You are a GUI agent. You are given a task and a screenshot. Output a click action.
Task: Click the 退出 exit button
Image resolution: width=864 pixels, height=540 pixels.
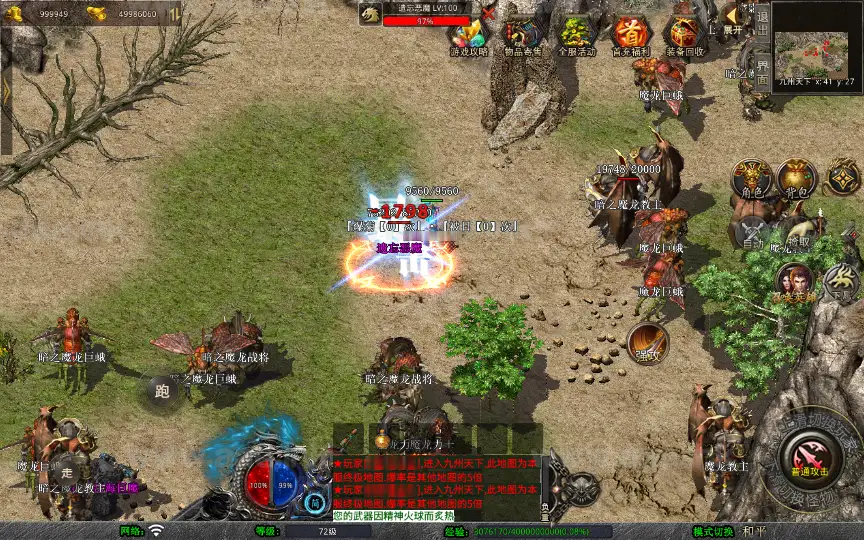(762, 16)
